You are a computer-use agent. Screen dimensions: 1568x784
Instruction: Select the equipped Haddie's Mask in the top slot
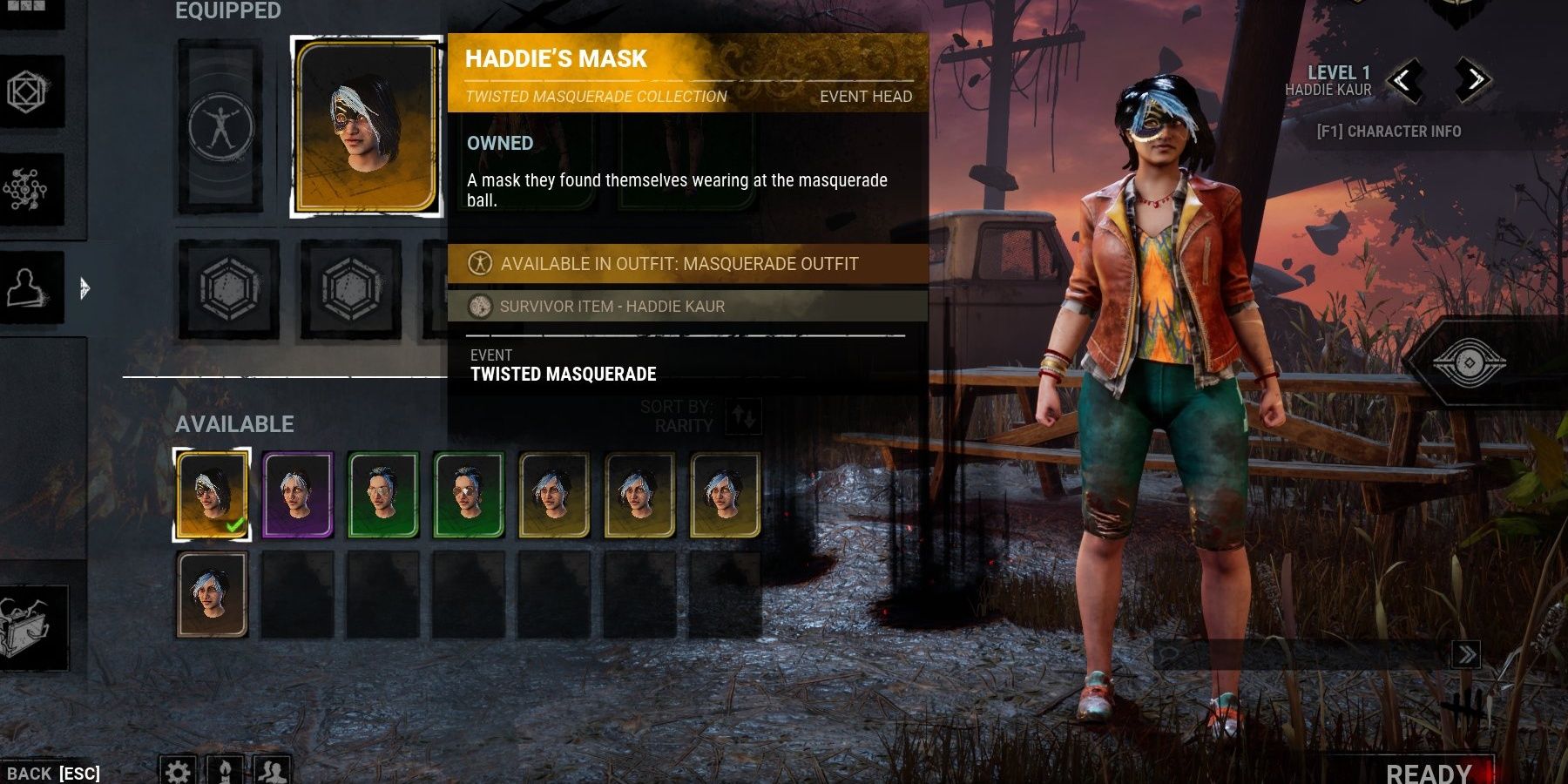tap(361, 124)
